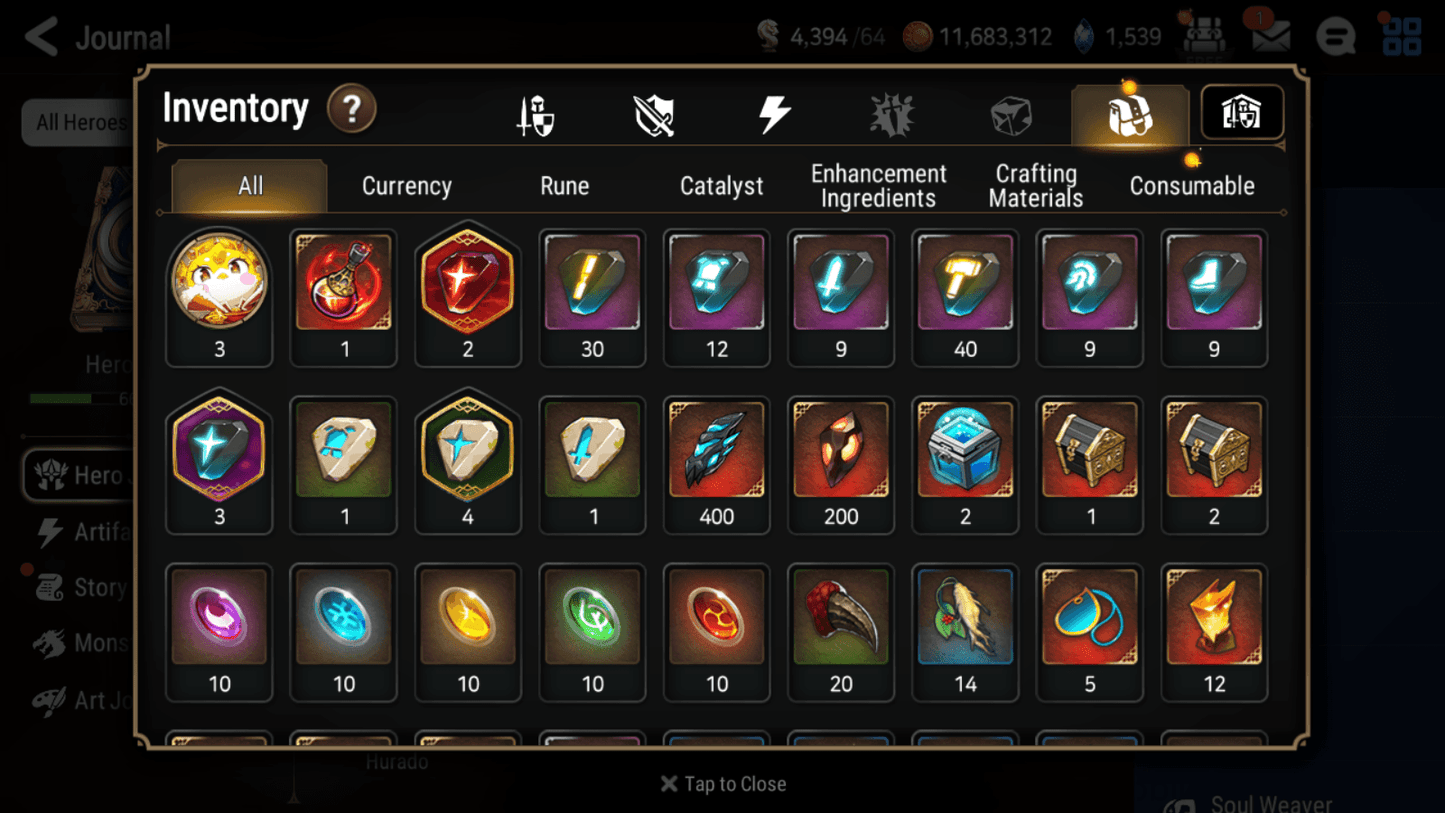This screenshot has height=813, width=1445.
Task: Select the cube charms category icon
Action: pos(1011,113)
